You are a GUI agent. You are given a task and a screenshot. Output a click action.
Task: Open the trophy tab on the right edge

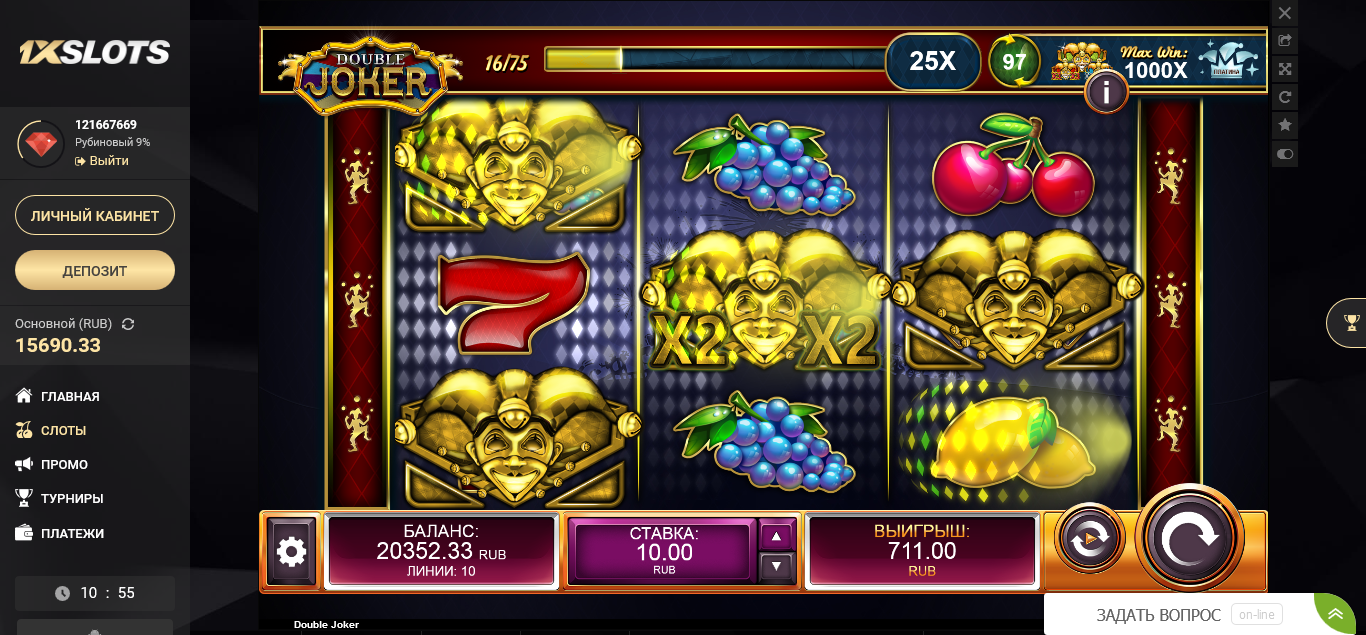1352,322
